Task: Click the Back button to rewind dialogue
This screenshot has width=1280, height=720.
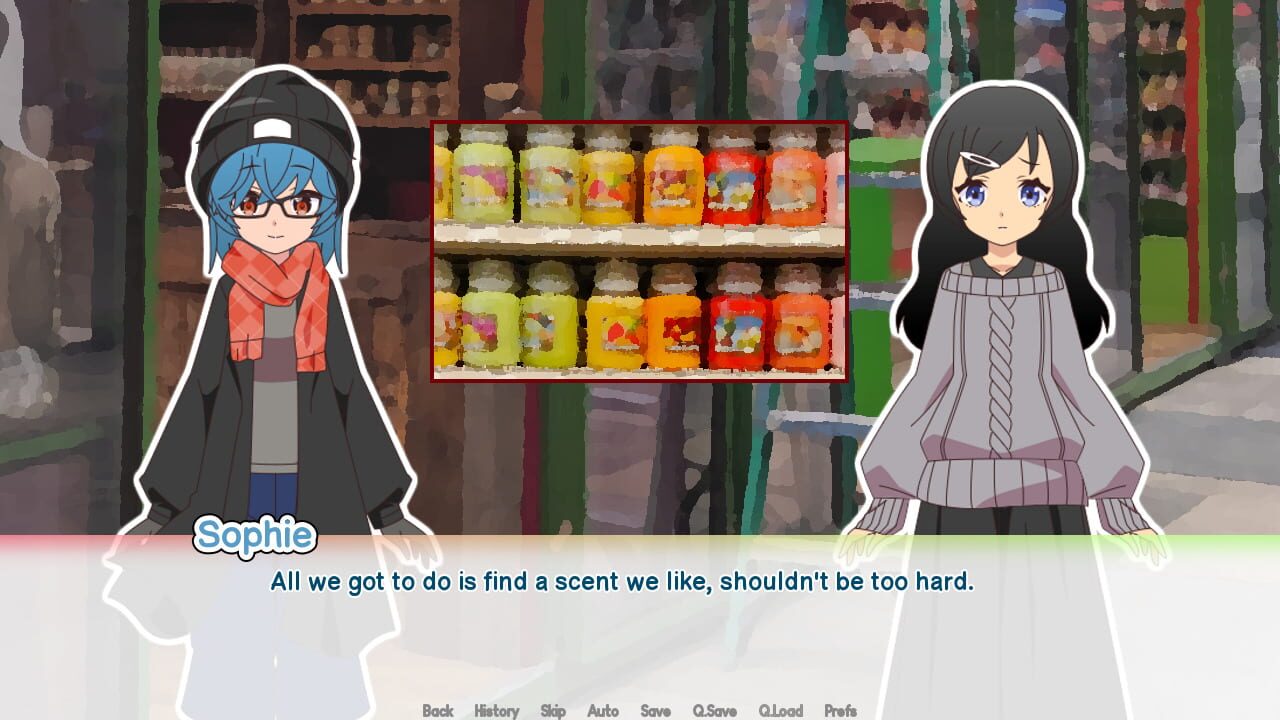Action: pyautogui.click(x=437, y=711)
